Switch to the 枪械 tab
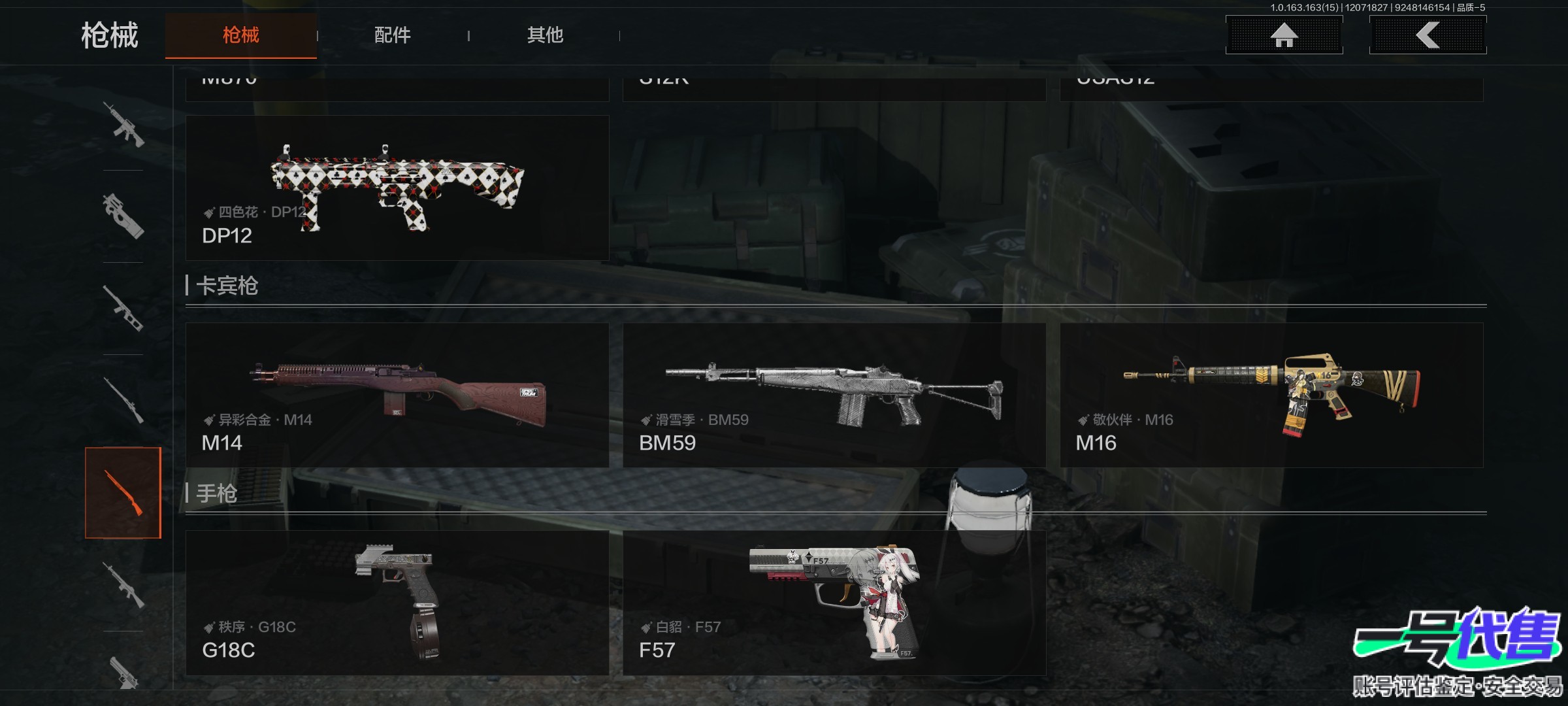Screen dimensions: 1568x706 coord(240,35)
